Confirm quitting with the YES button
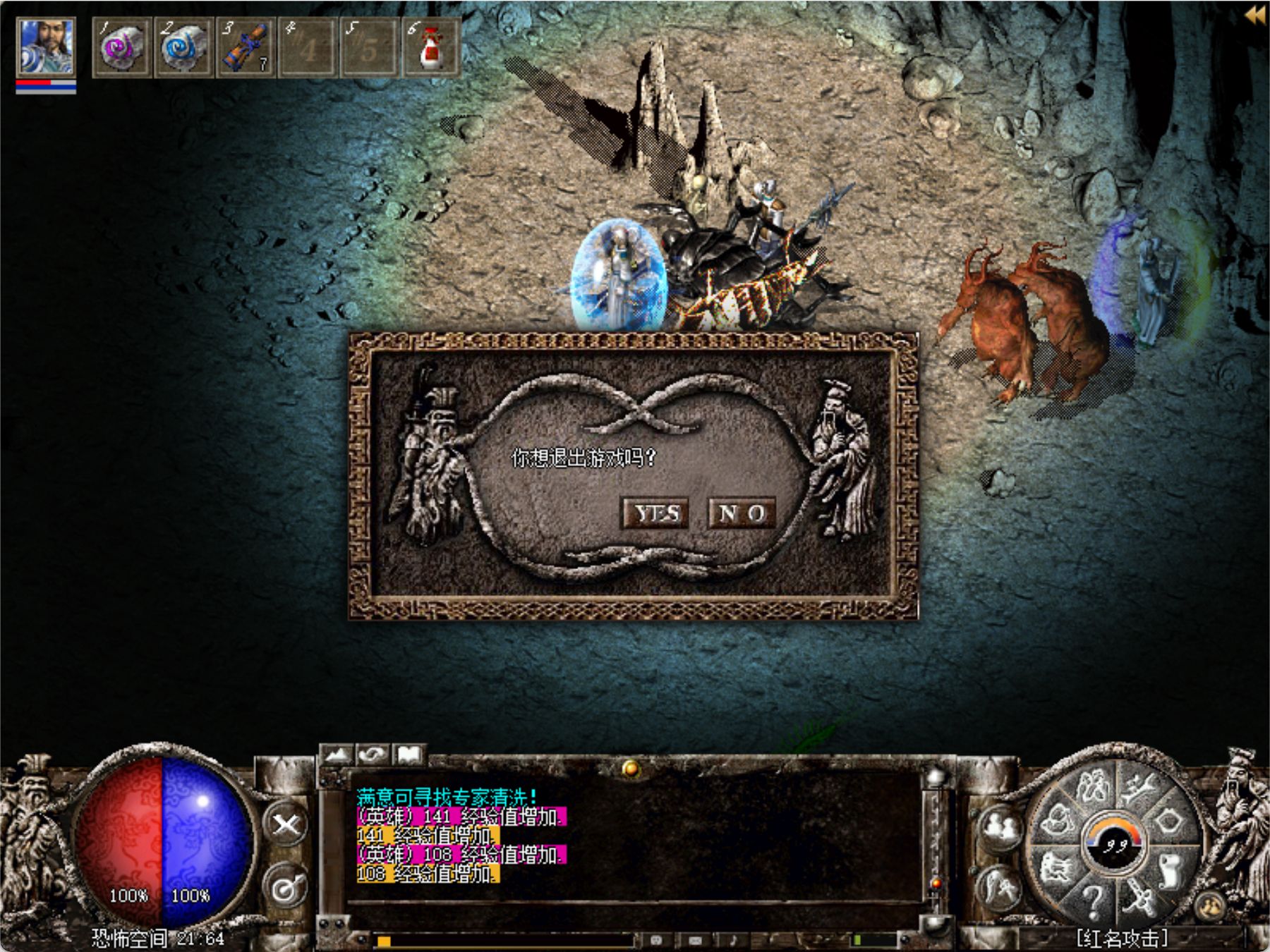 tap(655, 513)
